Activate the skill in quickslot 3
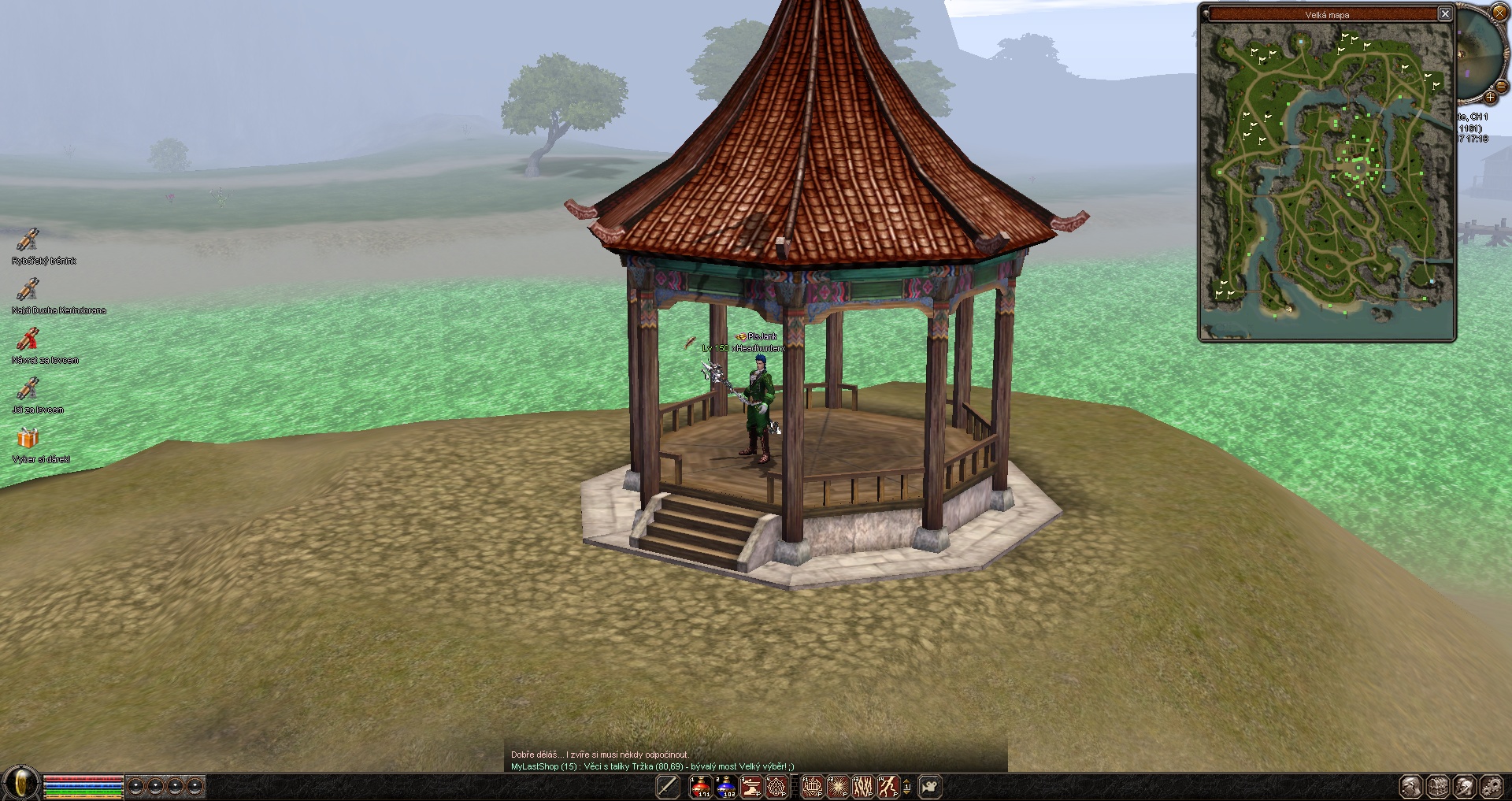This screenshot has height=801, width=1512. coord(751,786)
